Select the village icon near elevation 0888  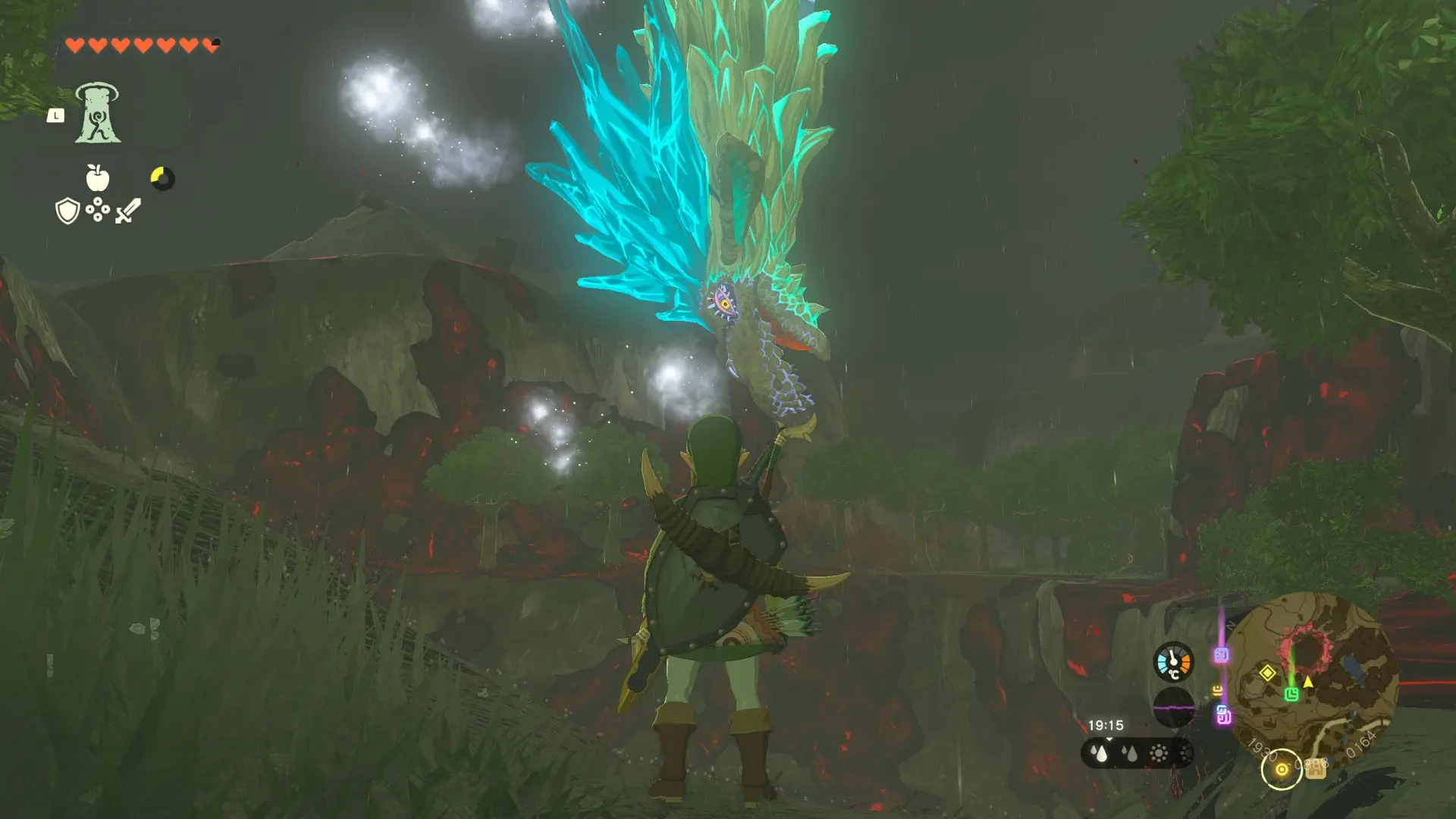pyautogui.click(x=1315, y=770)
